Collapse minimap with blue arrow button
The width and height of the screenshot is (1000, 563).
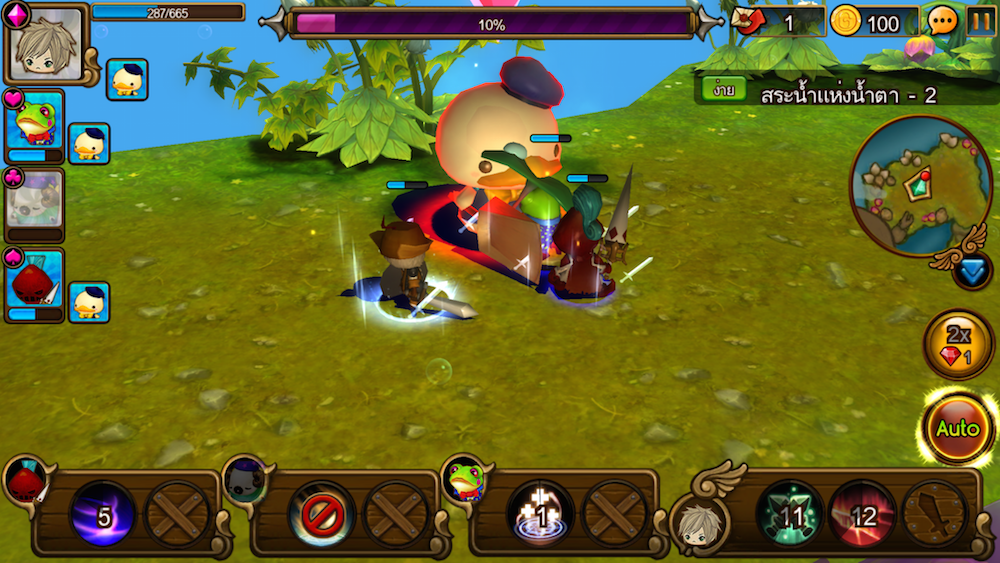click(972, 271)
